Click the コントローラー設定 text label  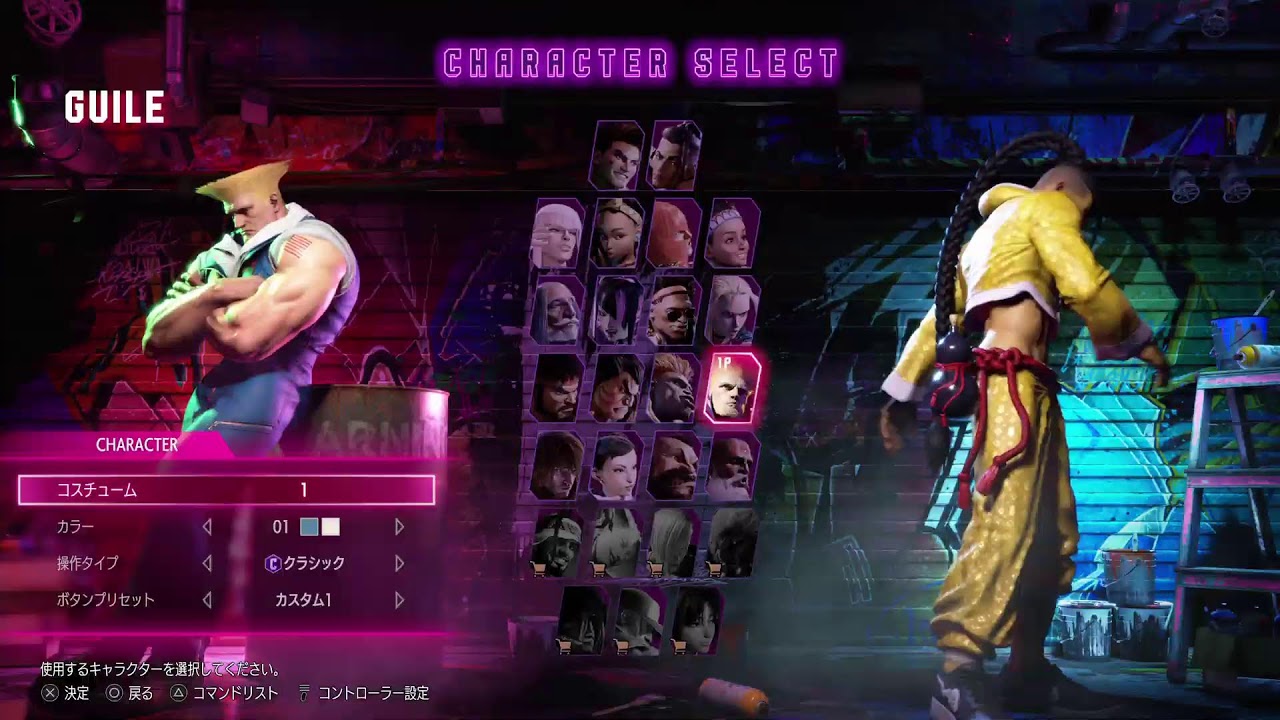click(x=373, y=692)
